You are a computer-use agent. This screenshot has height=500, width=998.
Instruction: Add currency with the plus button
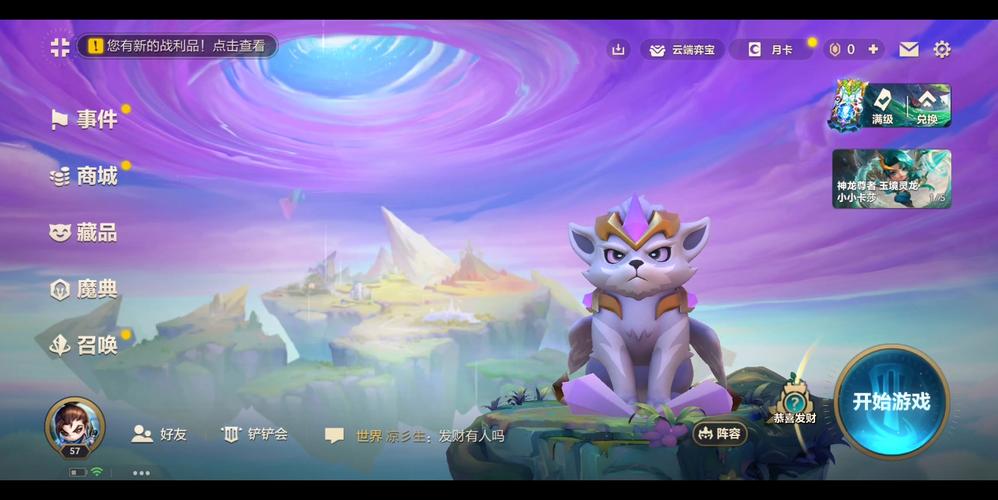click(873, 49)
